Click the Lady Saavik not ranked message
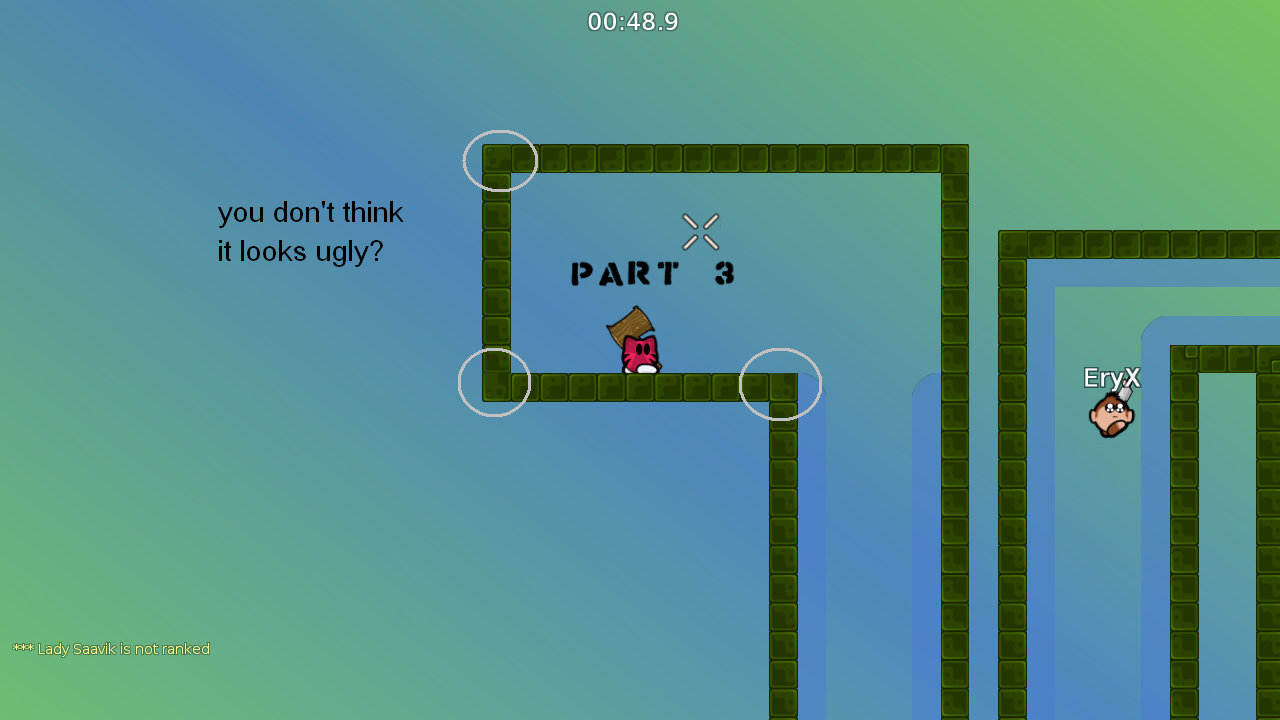The width and height of the screenshot is (1280, 720). click(x=110, y=648)
